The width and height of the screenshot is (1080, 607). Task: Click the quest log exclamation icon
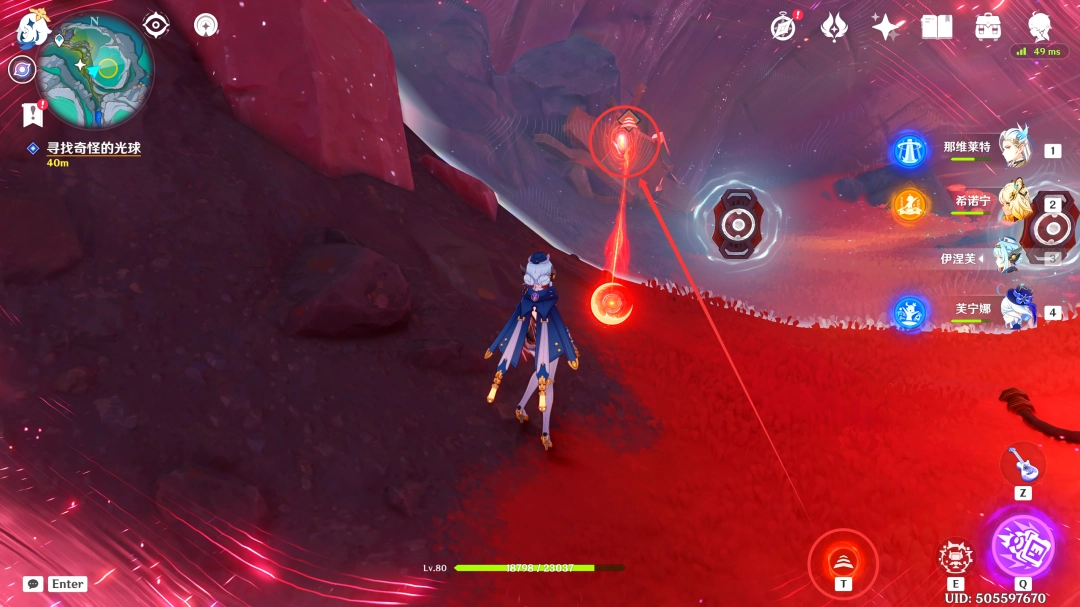coord(32,115)
